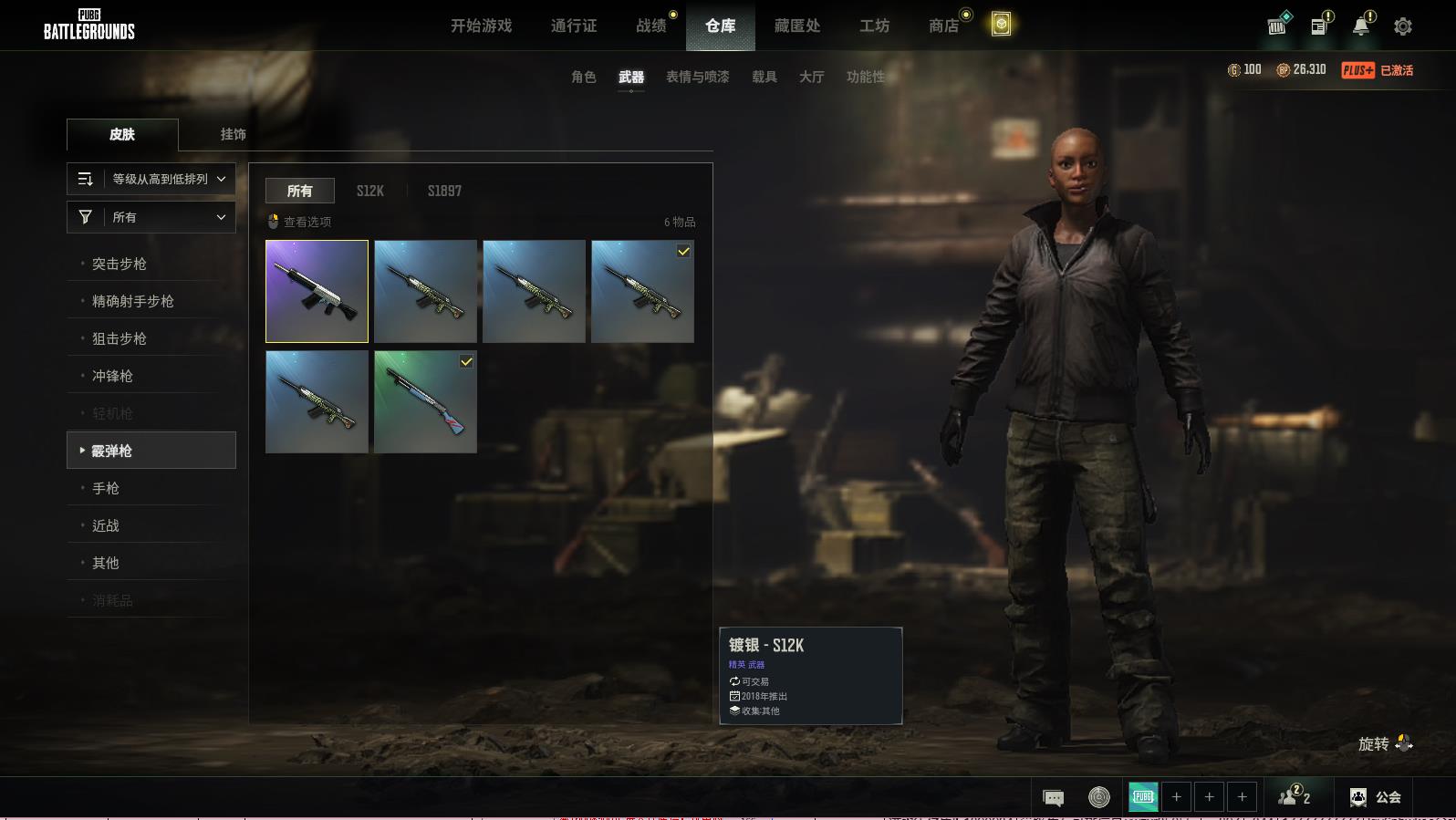Open the 工坊 workshop page
This screenshot has height=820, width=1456.
point(874,26)
